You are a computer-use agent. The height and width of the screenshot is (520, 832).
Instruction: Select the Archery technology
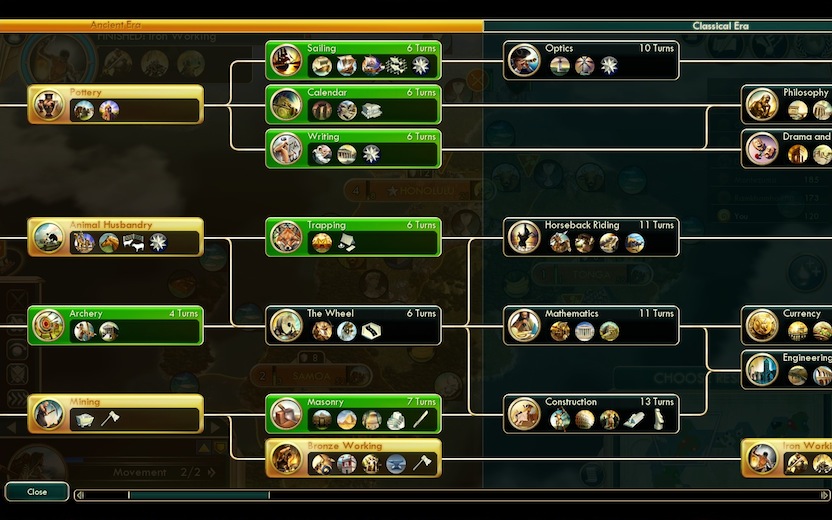point(115,325)
